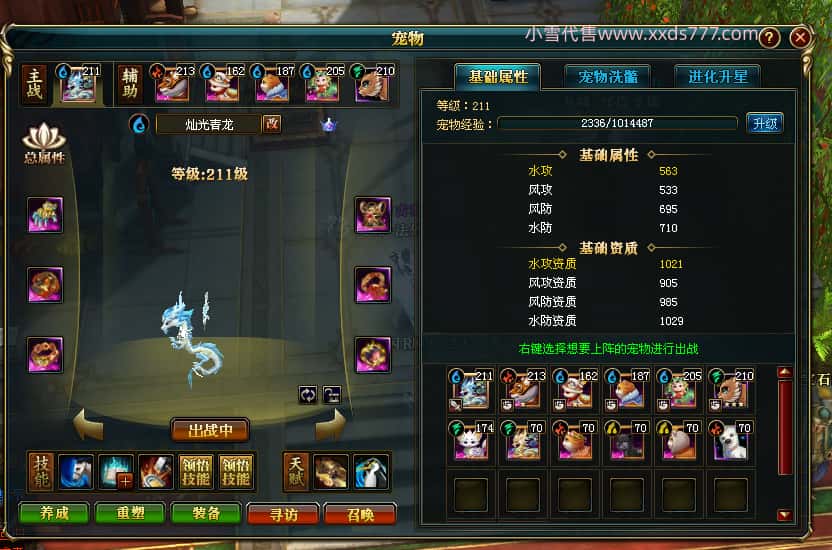Click the 升级 button beside pet experience
This screenshot has height=550, width=832.
[764, 123]
